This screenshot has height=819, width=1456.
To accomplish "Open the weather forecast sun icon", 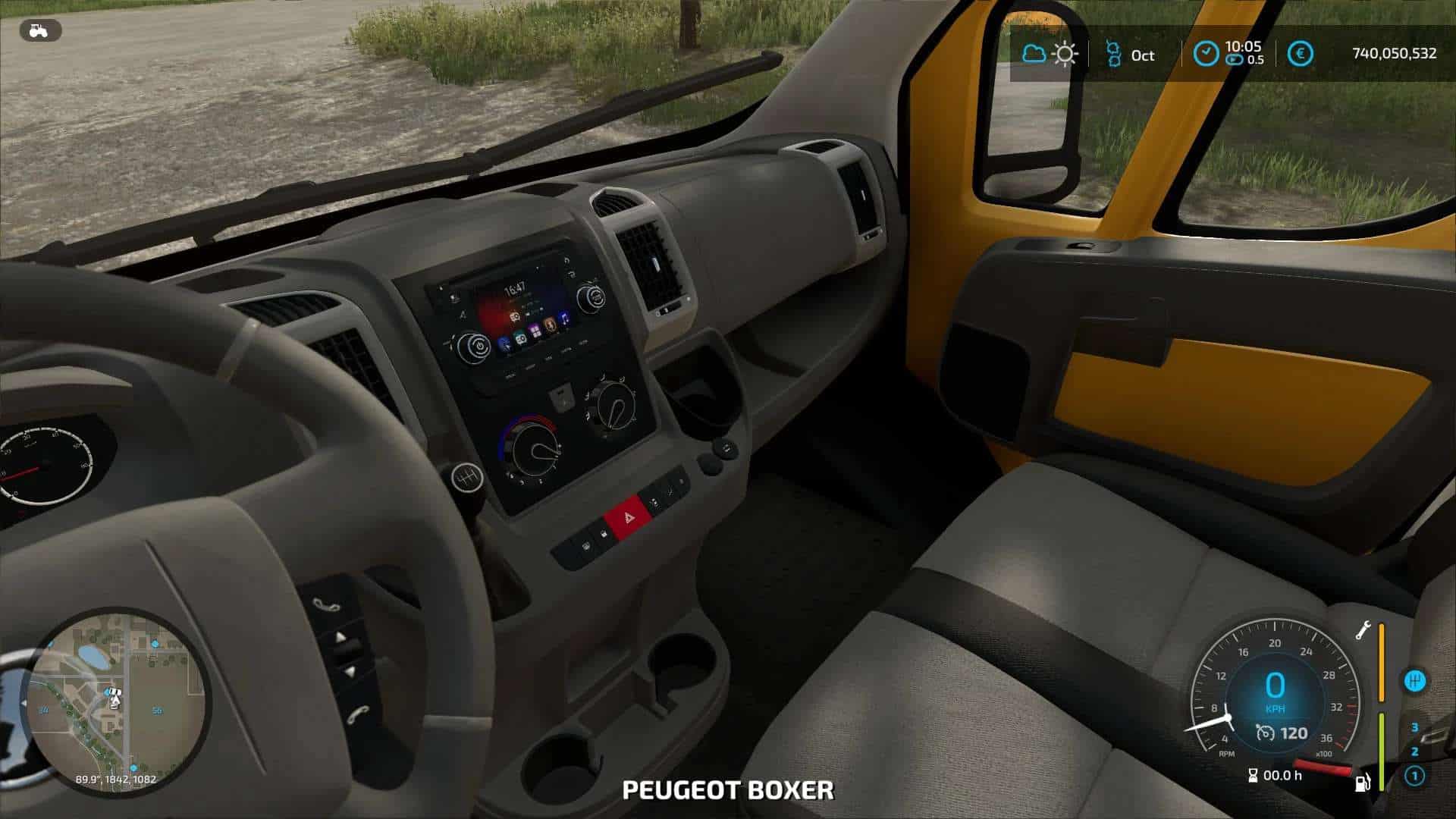I will coord(1065,54).
